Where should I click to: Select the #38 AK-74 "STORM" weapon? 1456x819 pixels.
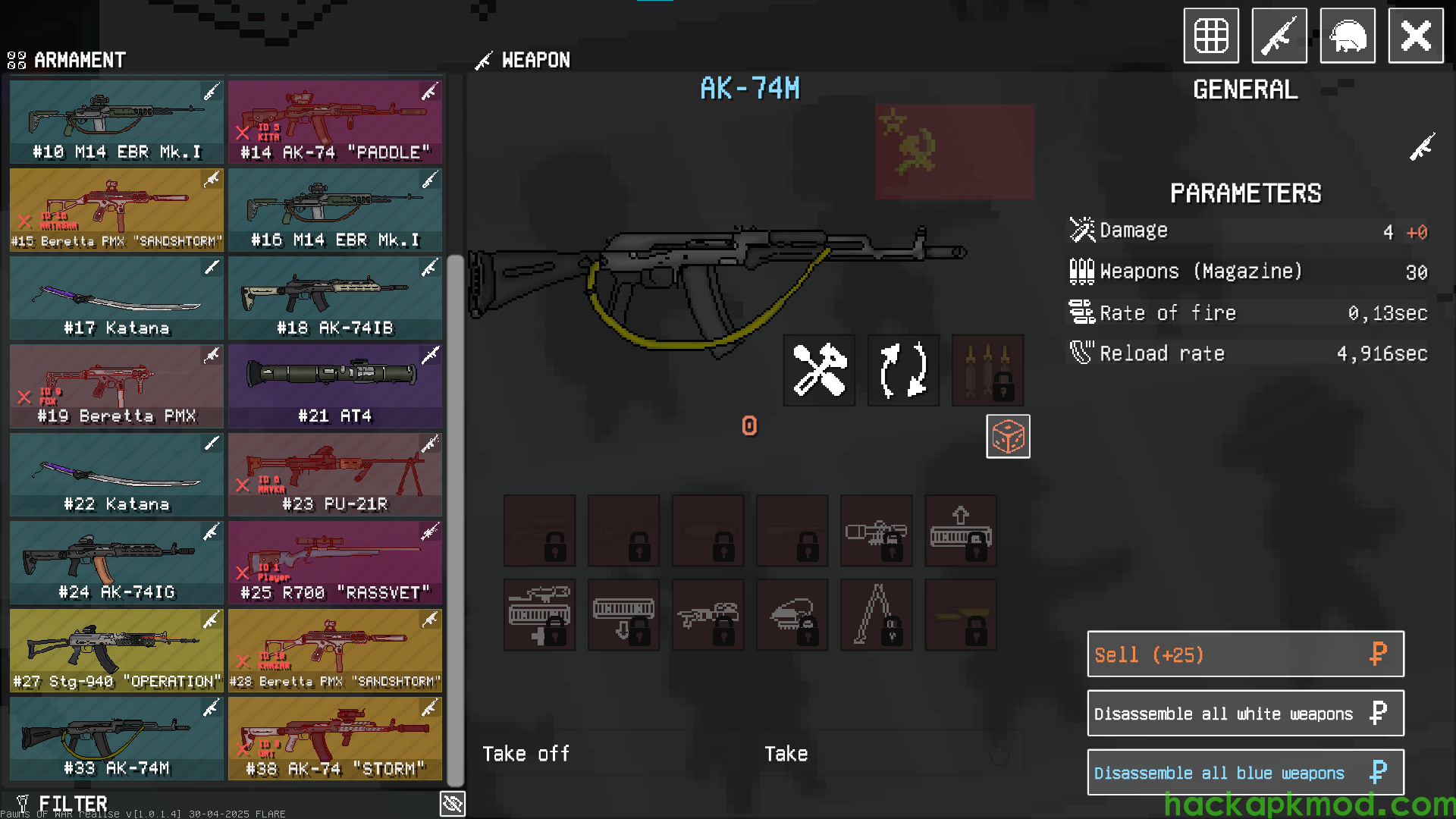pyautogui.click(x=334, y=738)
